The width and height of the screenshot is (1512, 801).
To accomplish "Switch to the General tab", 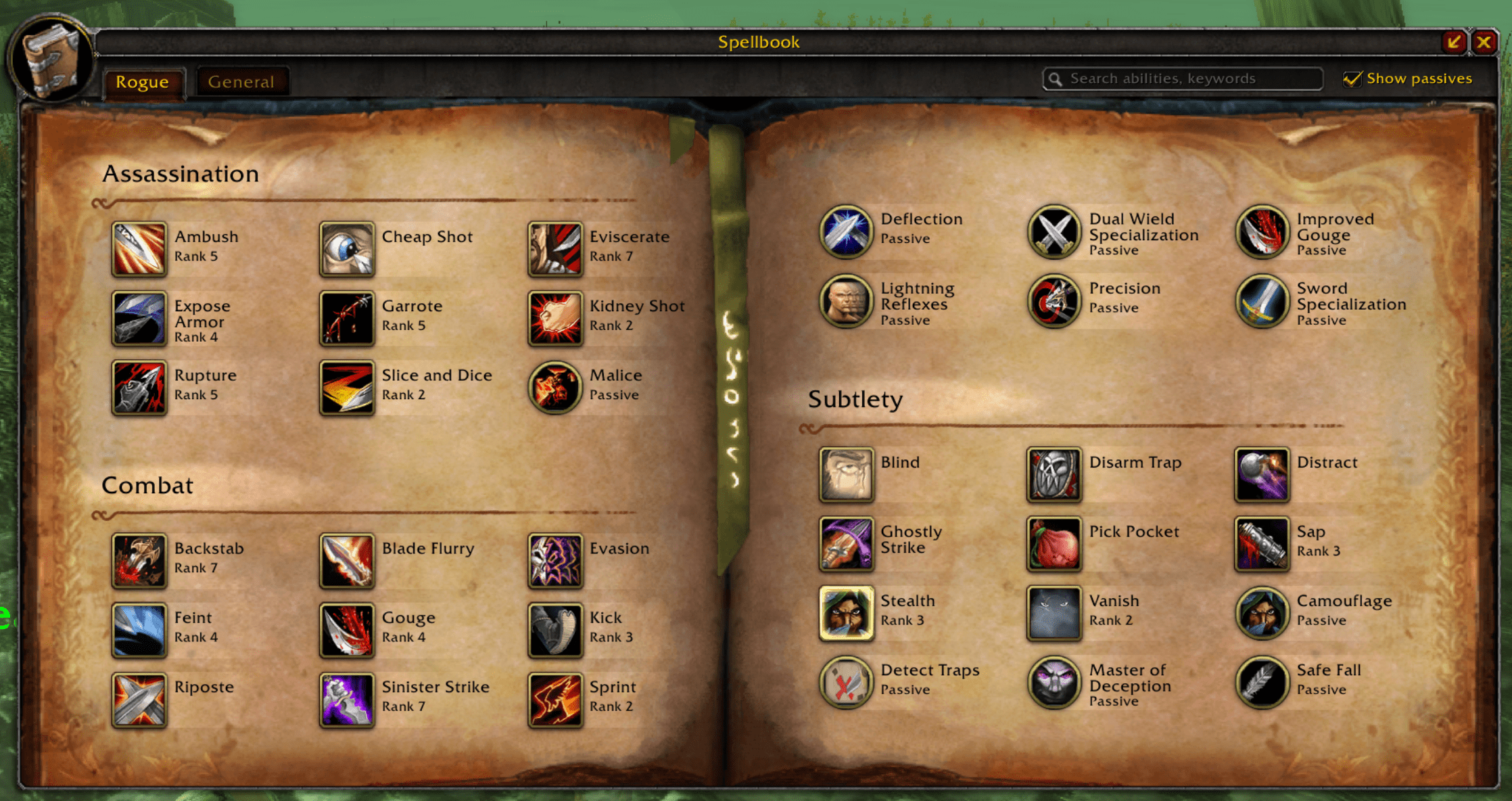I will [241, 81].
